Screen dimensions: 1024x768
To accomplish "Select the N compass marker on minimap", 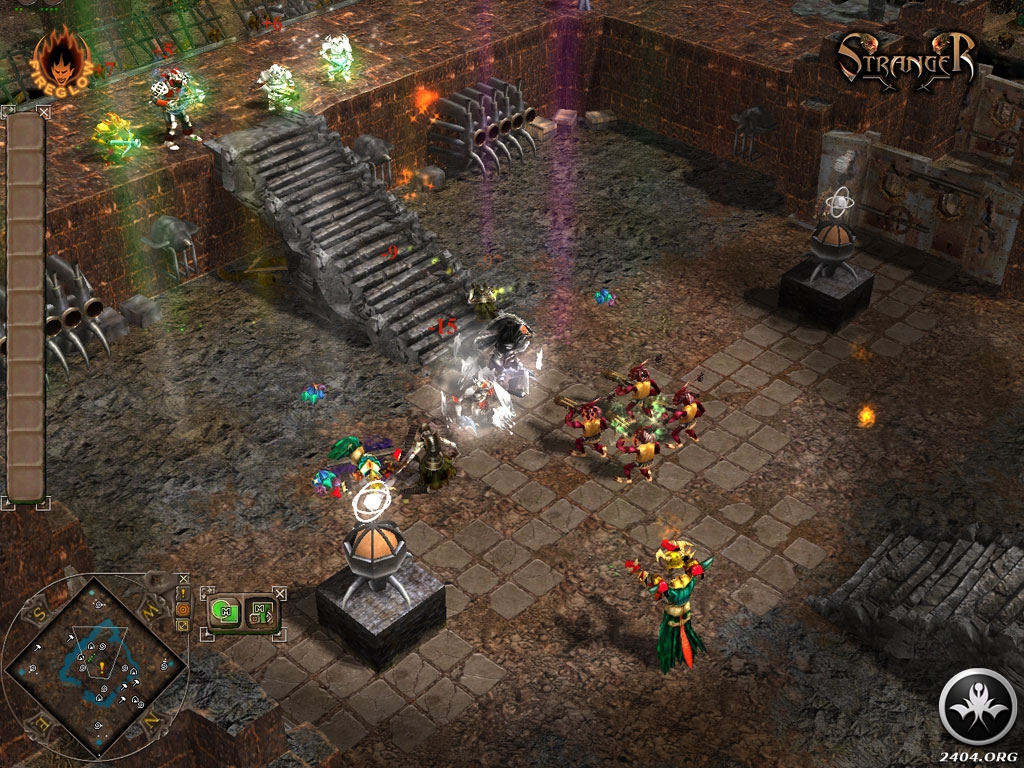I will click(152, 721).
